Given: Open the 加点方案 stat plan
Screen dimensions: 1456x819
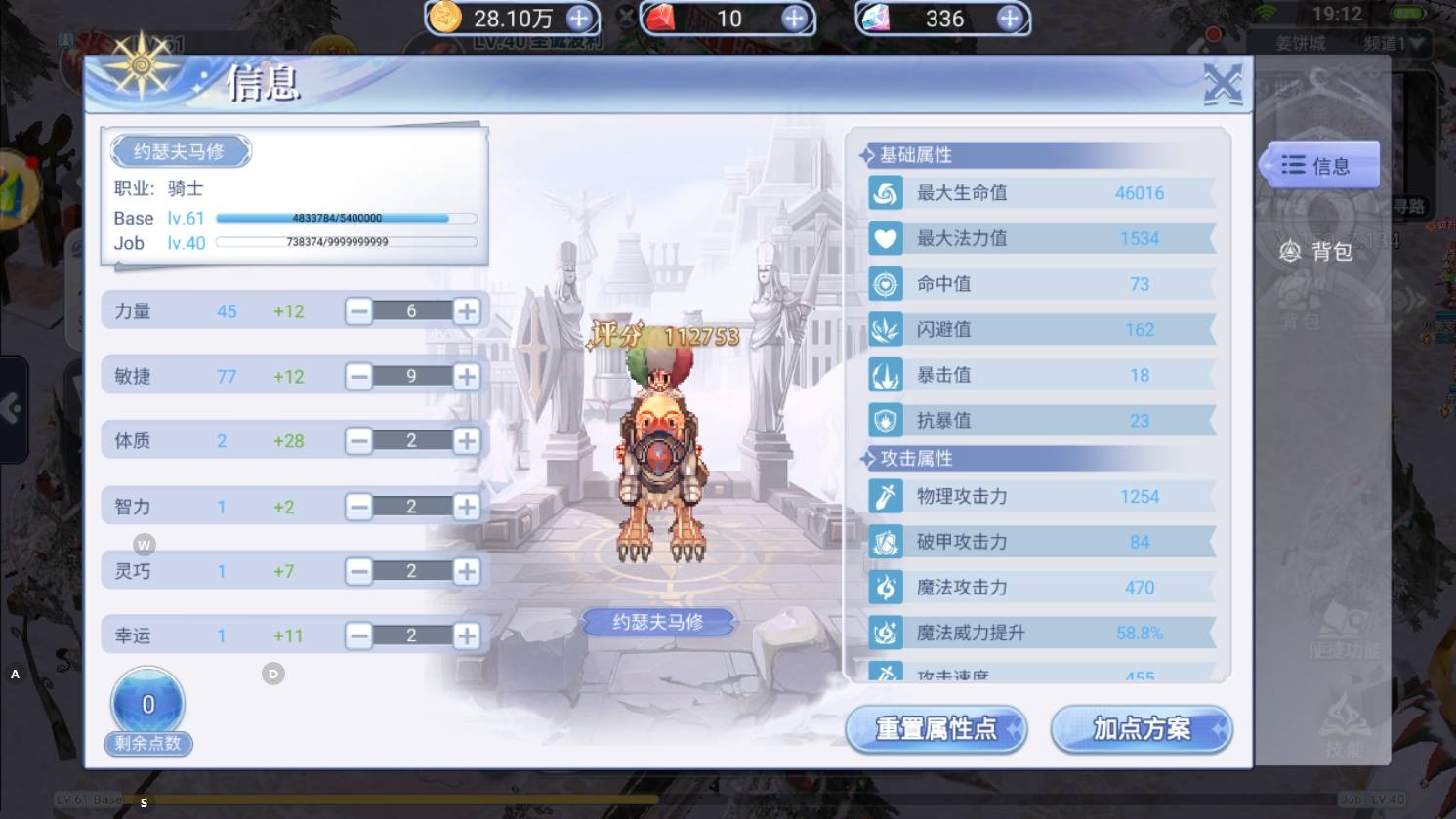Looking at the screenshot, I should pyautogui.click(x=1141, y=729).
